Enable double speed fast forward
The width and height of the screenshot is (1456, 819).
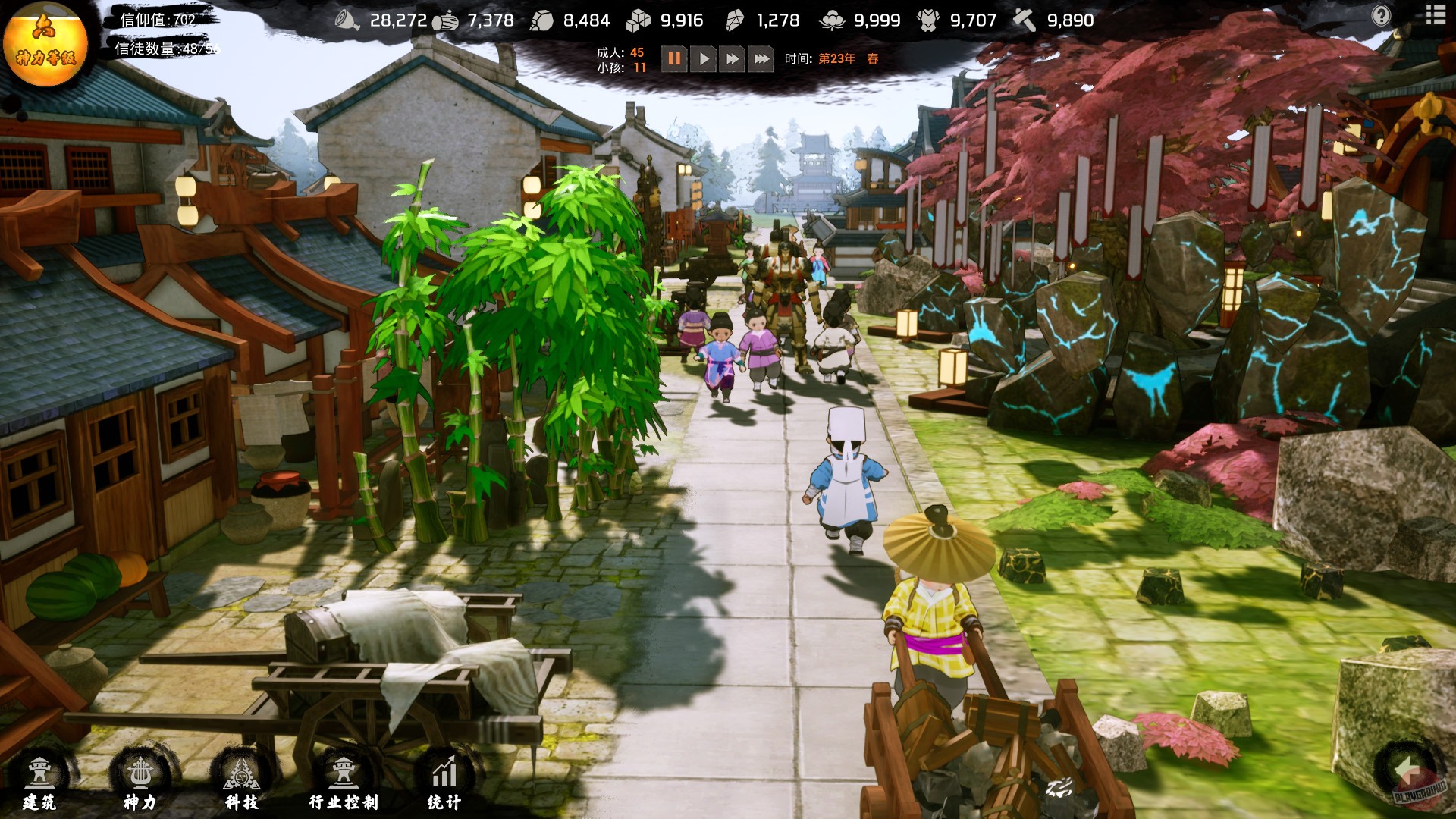pos(731,58)
